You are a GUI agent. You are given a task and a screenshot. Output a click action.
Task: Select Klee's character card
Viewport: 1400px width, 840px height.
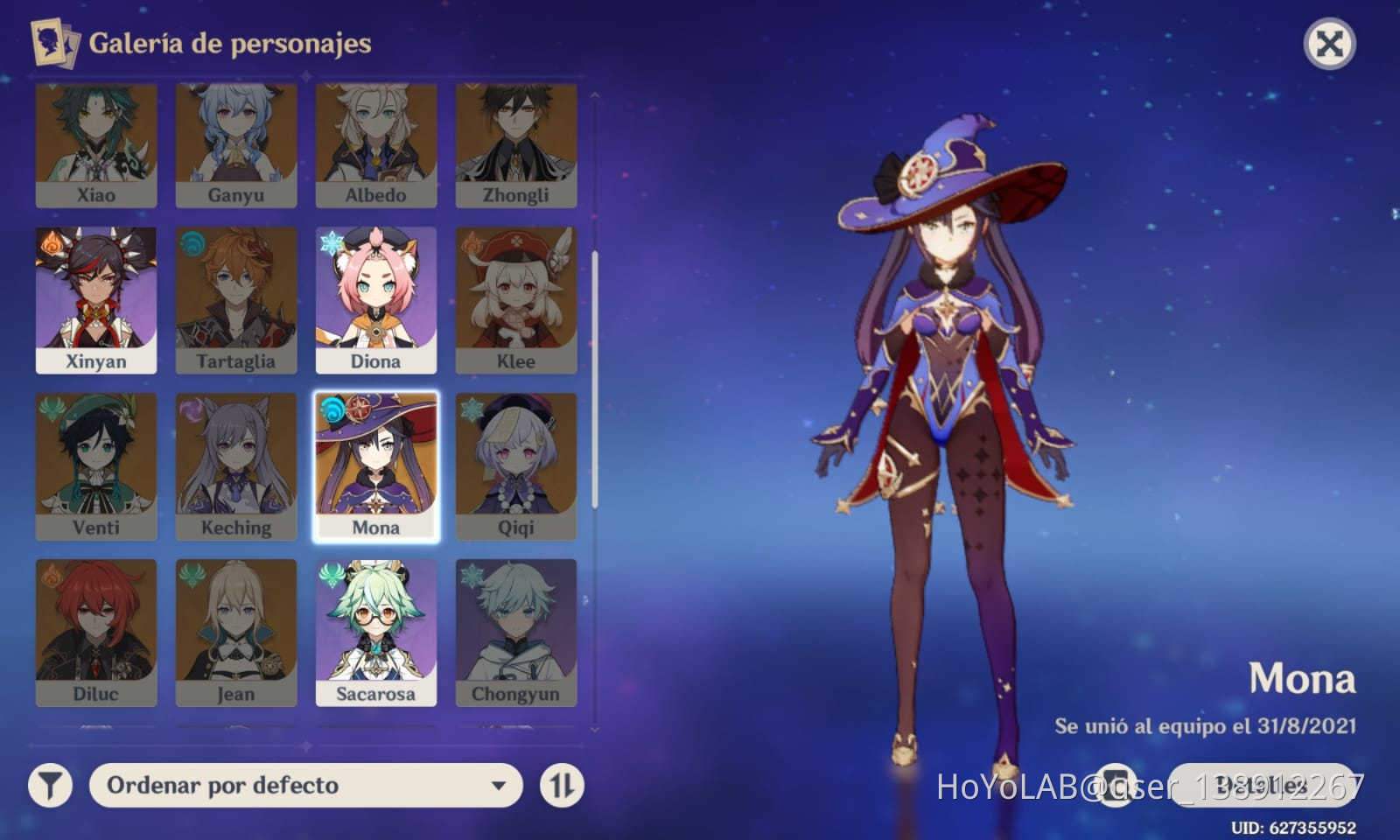coord(516,297)
